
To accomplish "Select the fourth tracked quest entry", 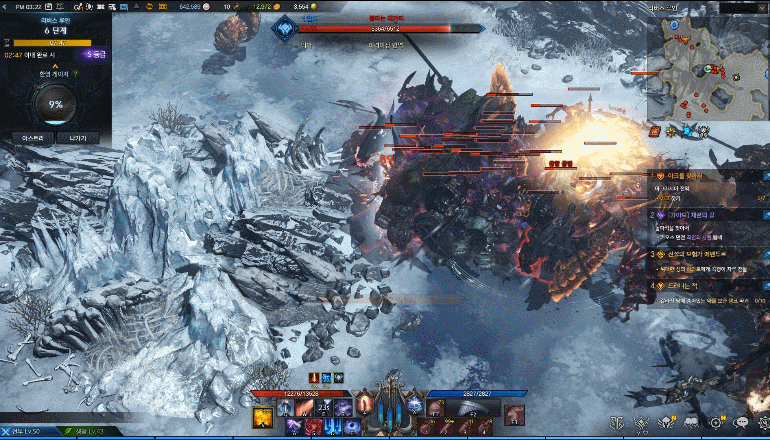I will pyautogui.click(x=700, y=285).
